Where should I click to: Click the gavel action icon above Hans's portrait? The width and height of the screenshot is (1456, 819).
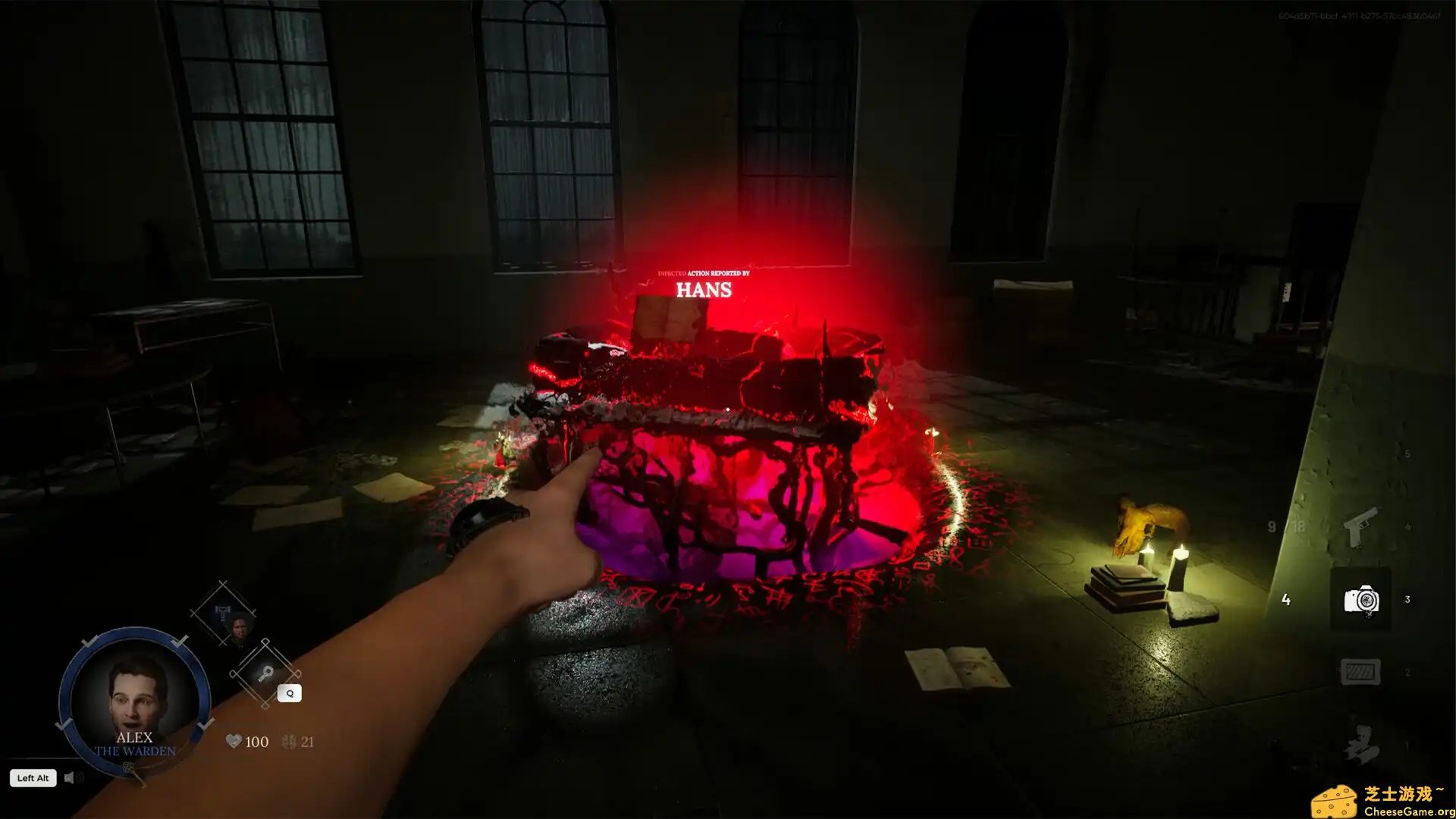[223, 612]
